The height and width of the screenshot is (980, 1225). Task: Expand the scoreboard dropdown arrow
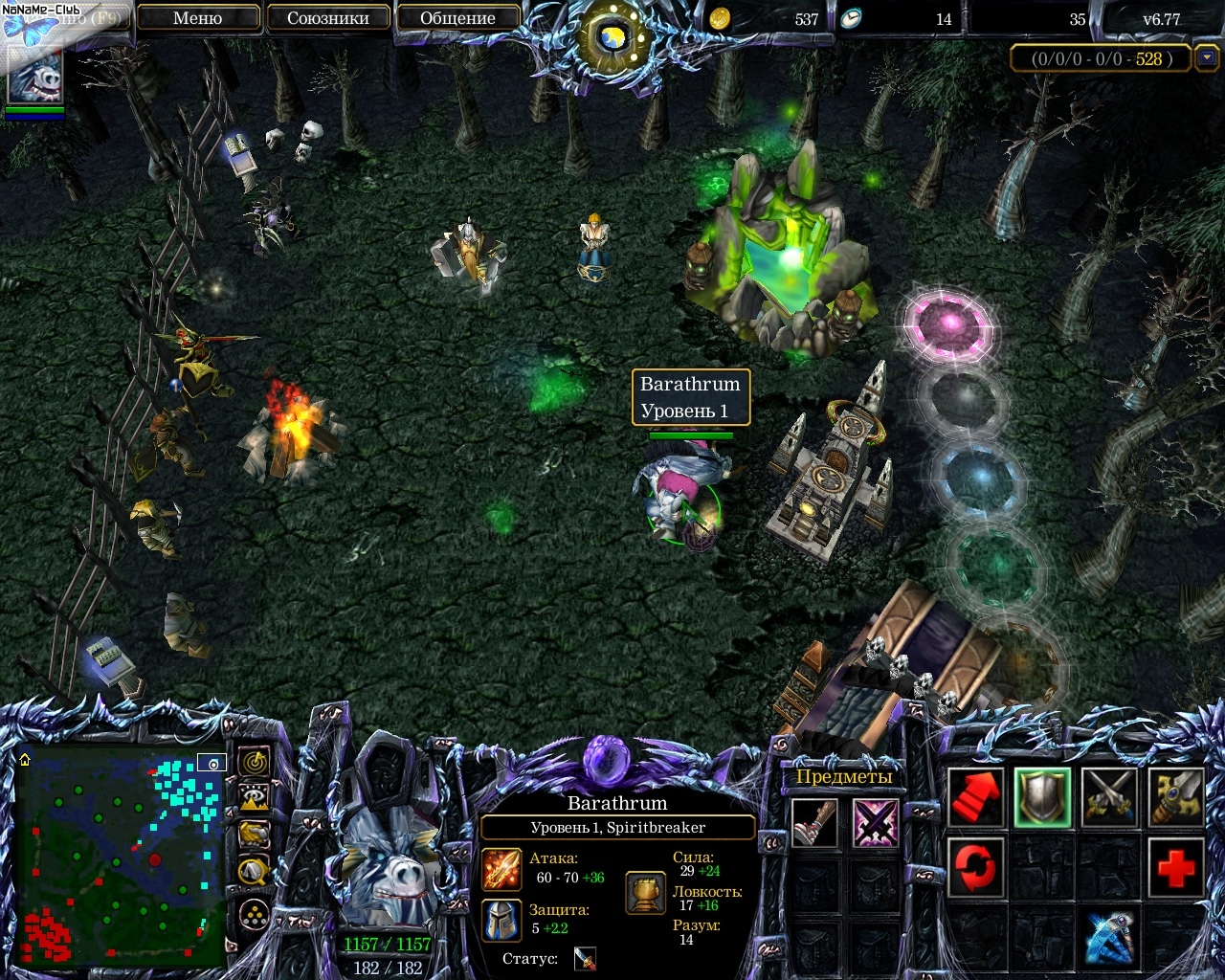tap(1208, 58)
